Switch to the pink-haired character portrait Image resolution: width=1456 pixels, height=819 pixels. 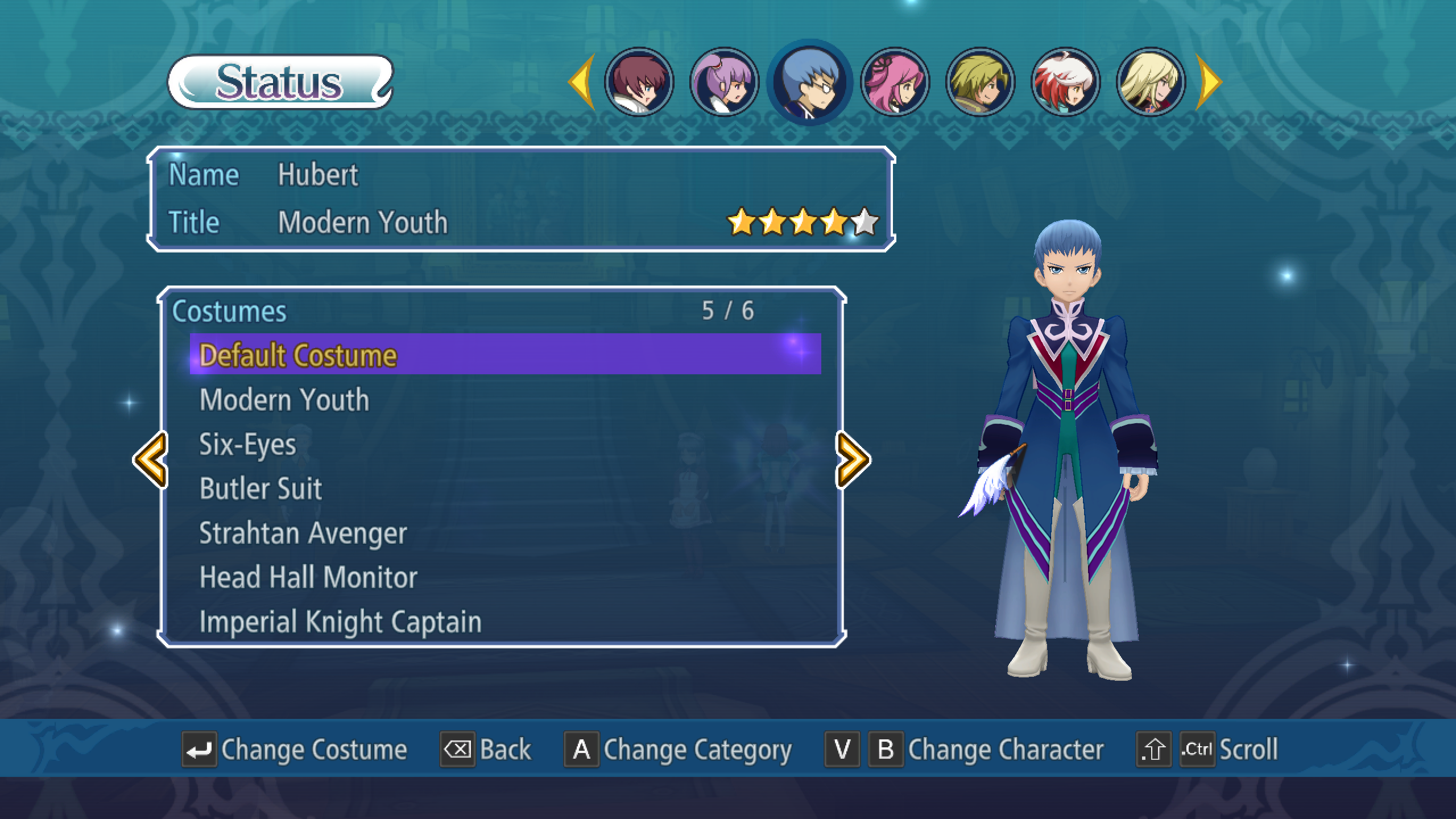tap(895, 82)
